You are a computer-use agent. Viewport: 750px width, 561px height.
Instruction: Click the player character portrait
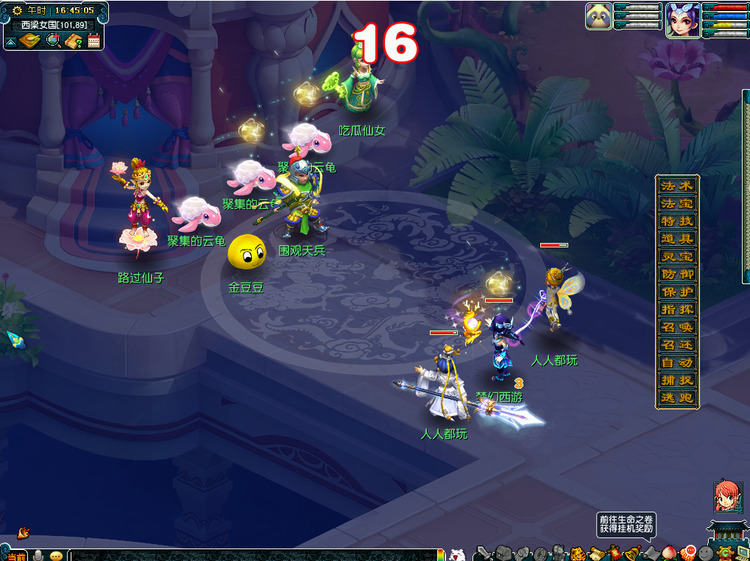click(682, 19)
